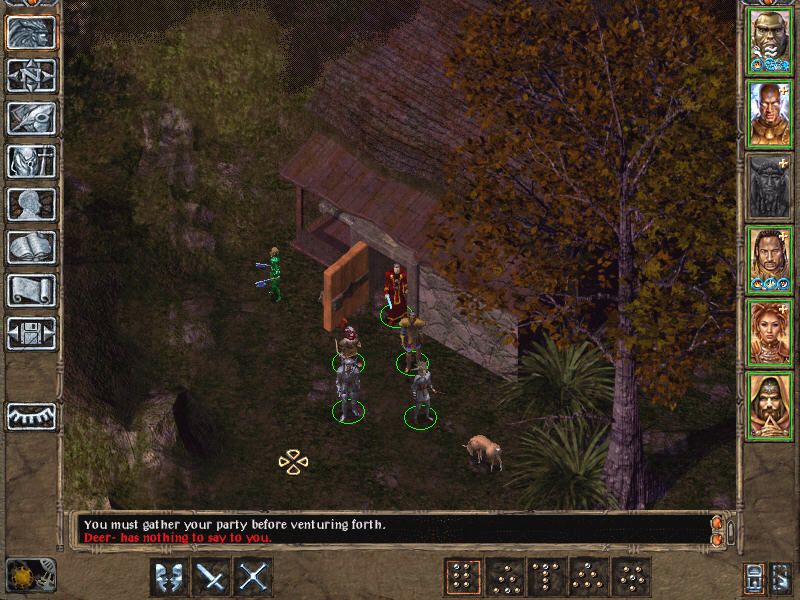This screenshot has width=800, height=600.
Task: Use the single-sword attack button
Action: 212,577
